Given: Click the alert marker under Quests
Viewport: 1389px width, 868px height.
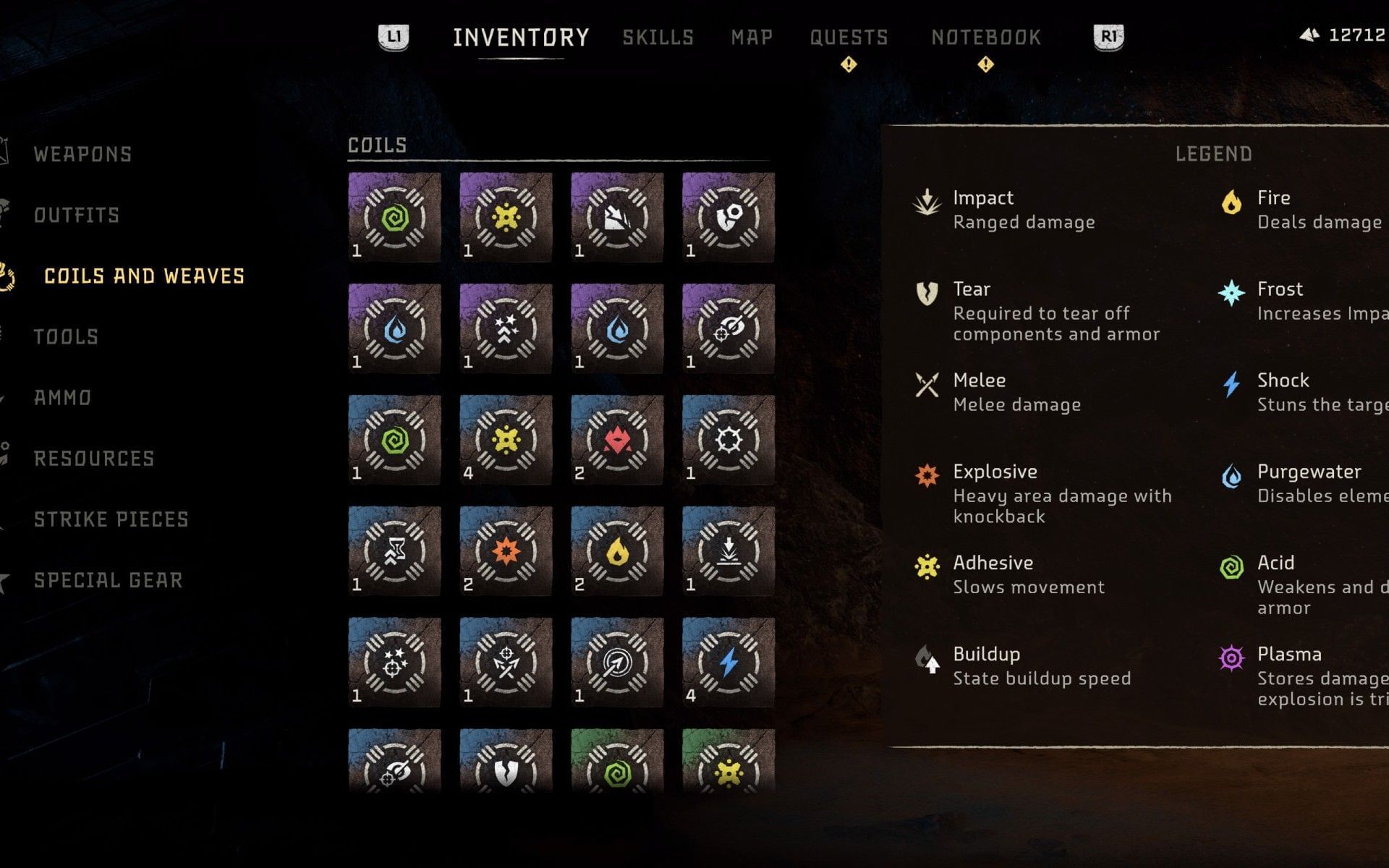Looking at the screenshot, I should click(x=849, y=65).
